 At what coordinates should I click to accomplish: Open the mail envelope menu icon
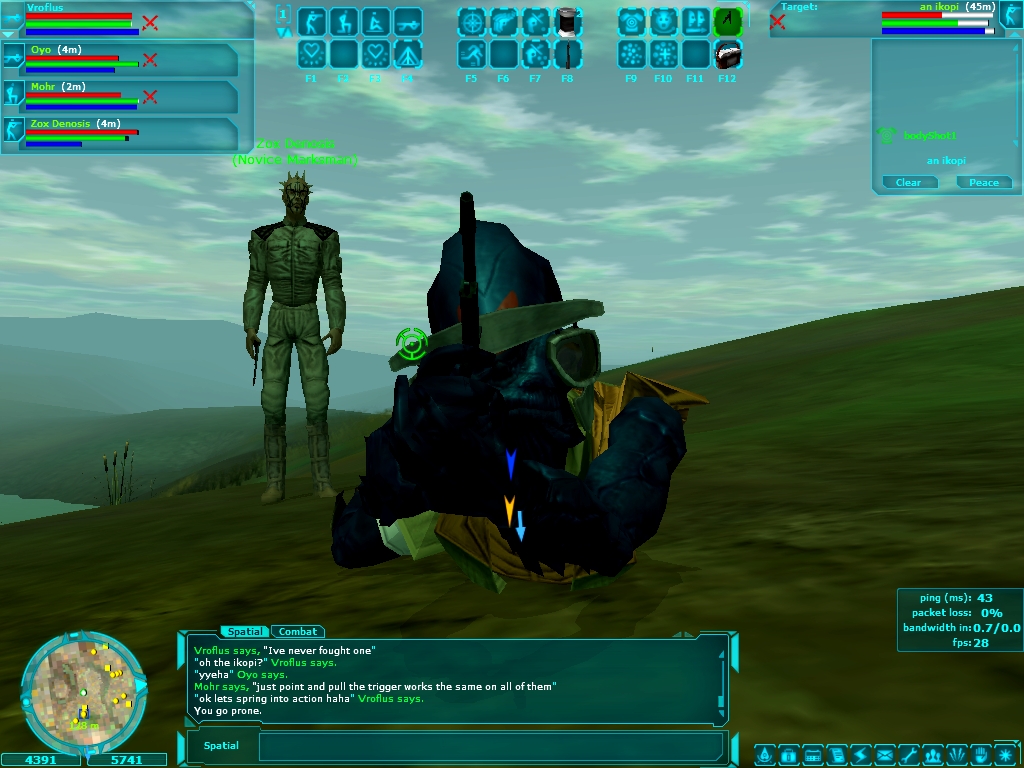[884, 754]
